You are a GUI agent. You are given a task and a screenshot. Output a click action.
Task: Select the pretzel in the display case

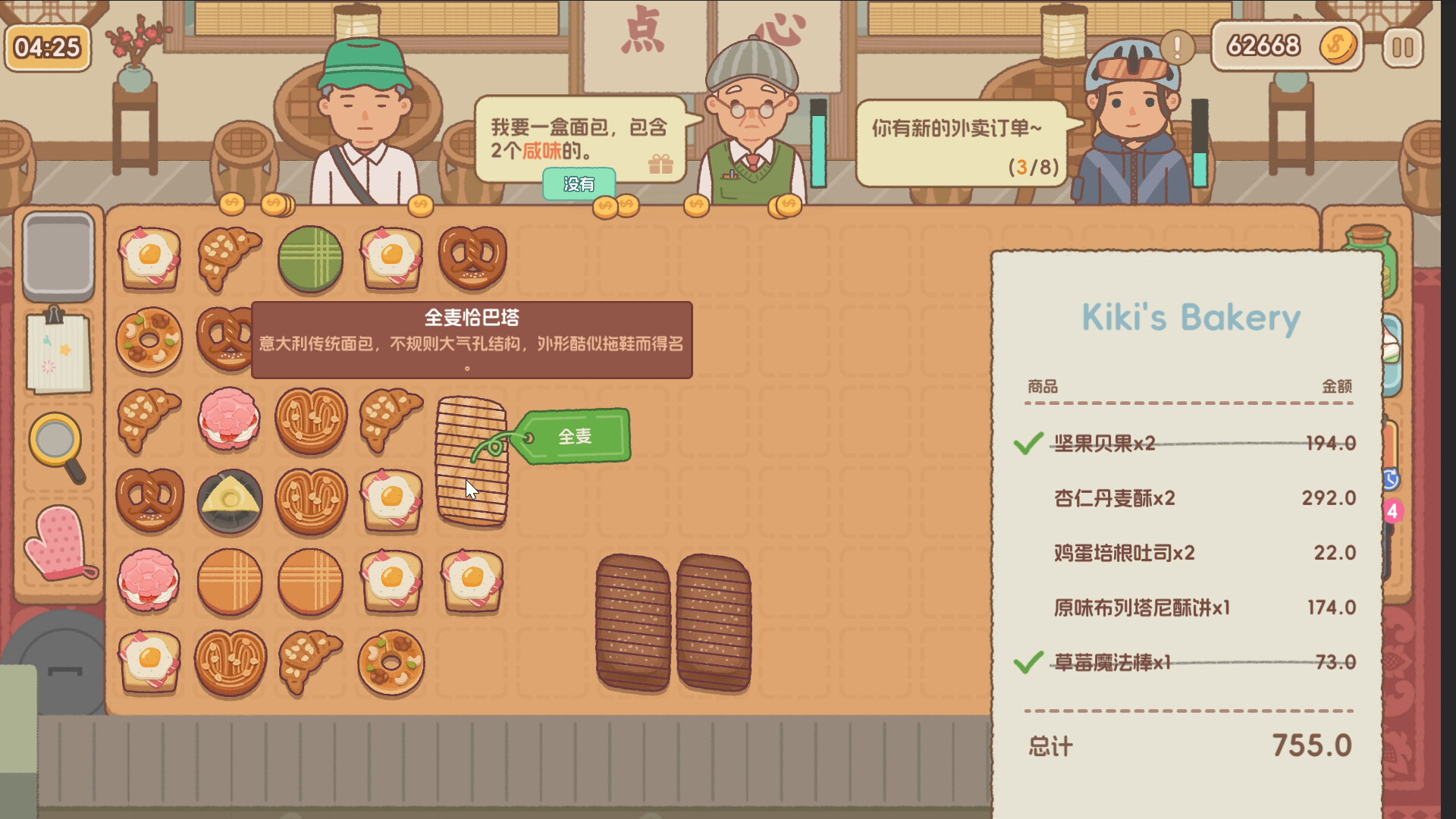pyautogui.click(x=472, y=258)
